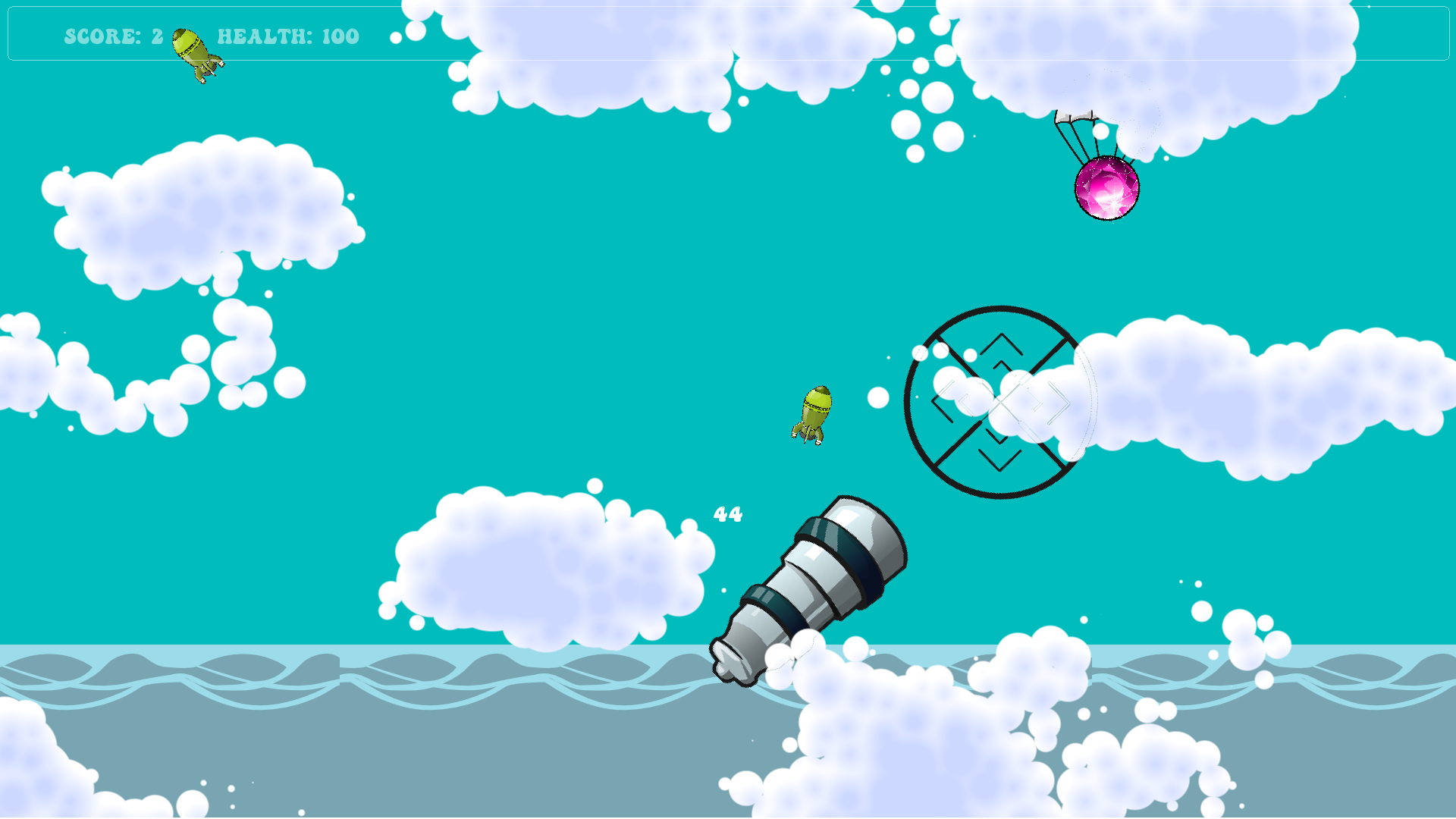This screenshot has height=819, width=1456.
Task: Select the green rocket icon in the HUD
Action: pos(194,48)
